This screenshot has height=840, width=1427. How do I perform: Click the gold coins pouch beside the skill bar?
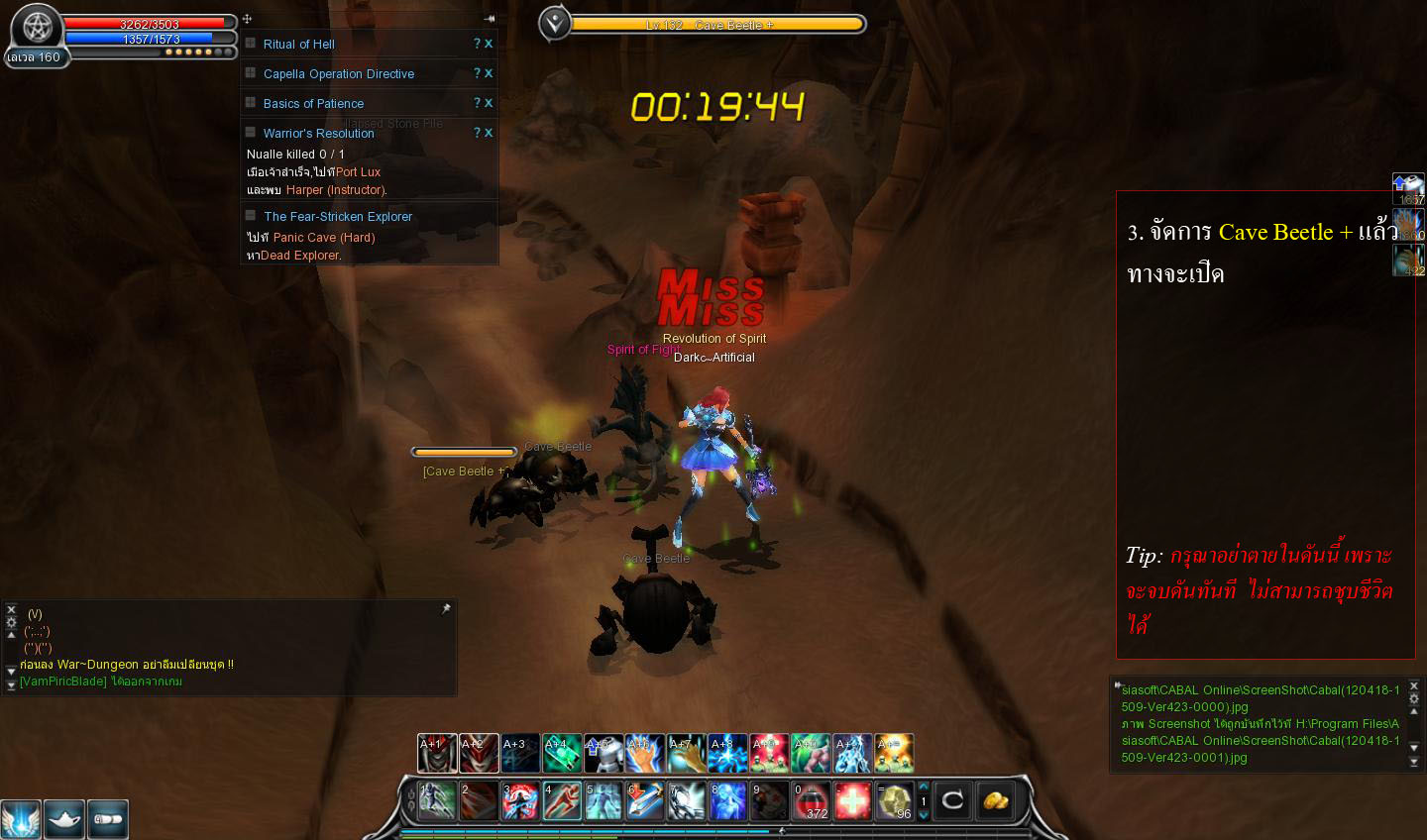[994, 800]
